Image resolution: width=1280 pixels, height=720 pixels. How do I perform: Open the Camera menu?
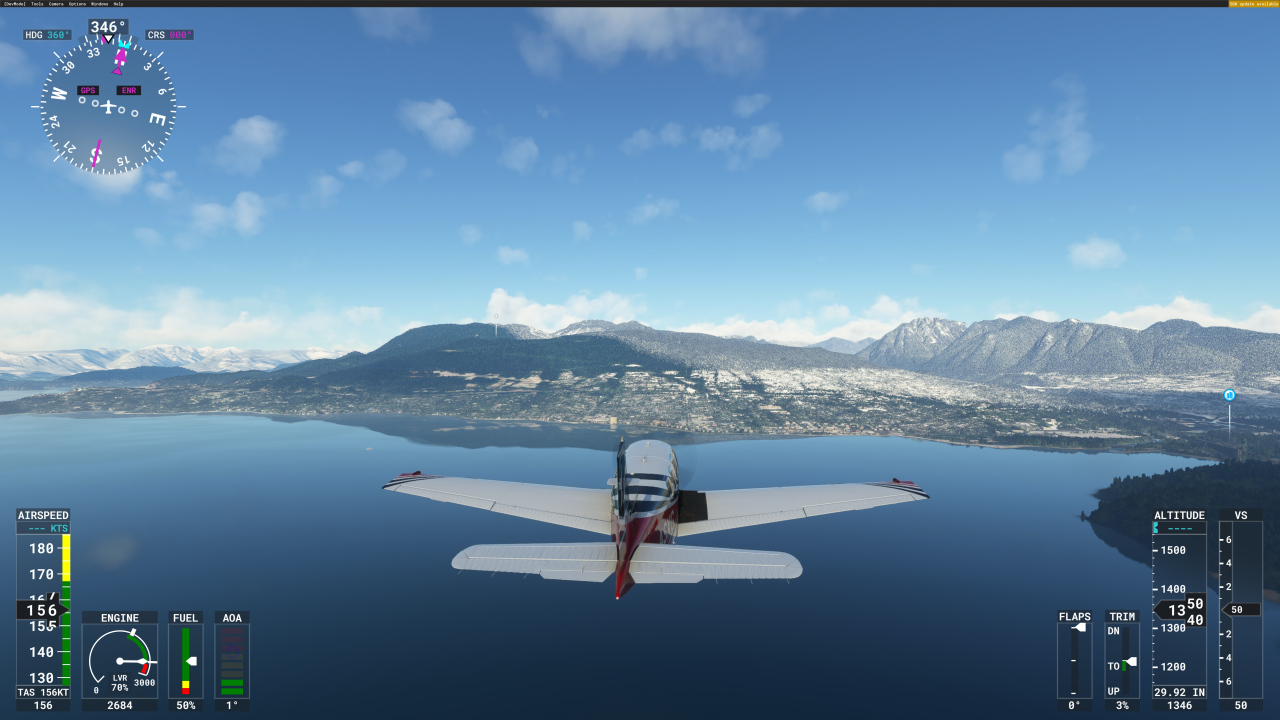(56, 4)
